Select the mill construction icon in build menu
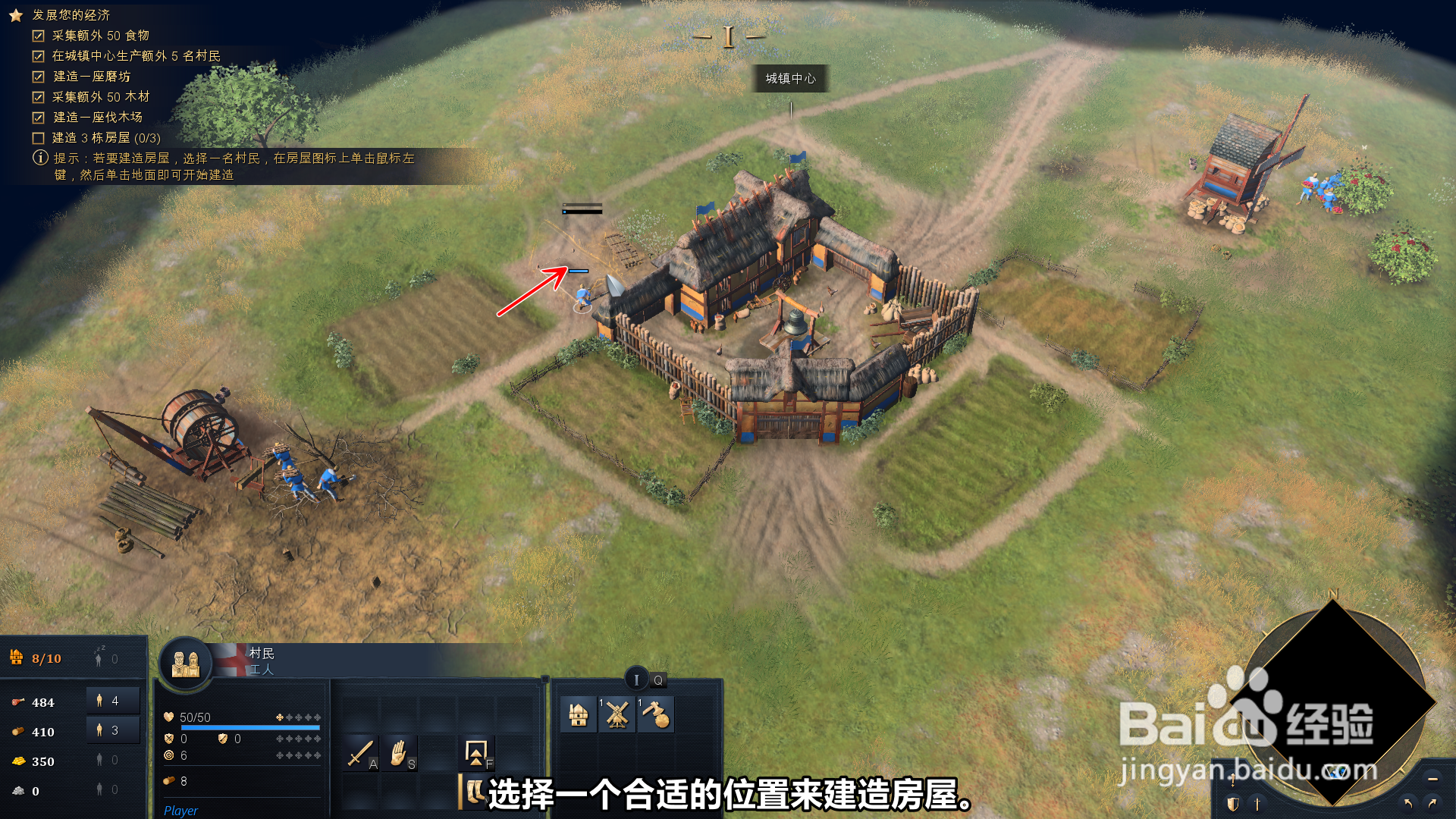This screenshot has height=819, width=1456. click(x=617, y=714)
